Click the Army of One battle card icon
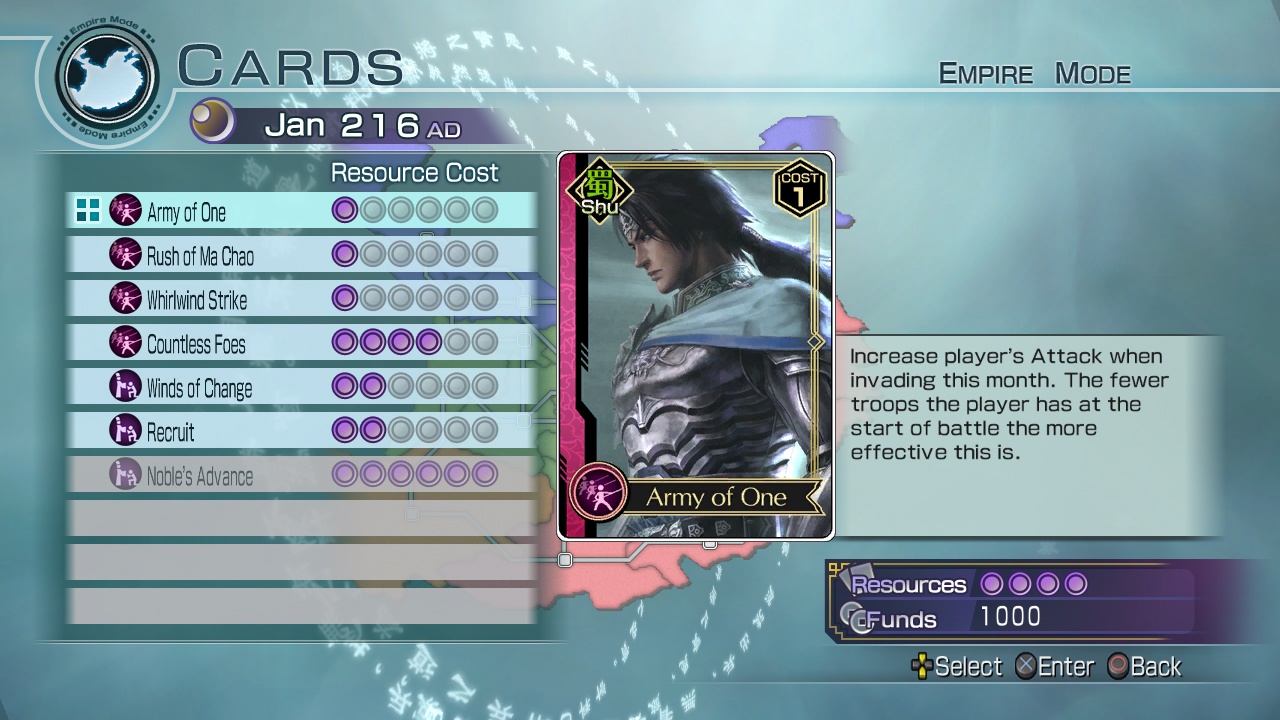Viewport: 1280px width, 720px height. pyautogui.click(x=124, y=213)
